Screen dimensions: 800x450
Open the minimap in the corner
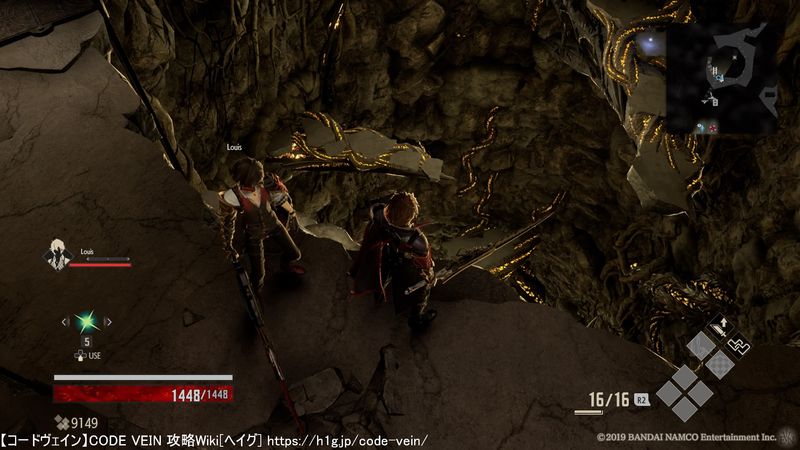coord(723,79)
